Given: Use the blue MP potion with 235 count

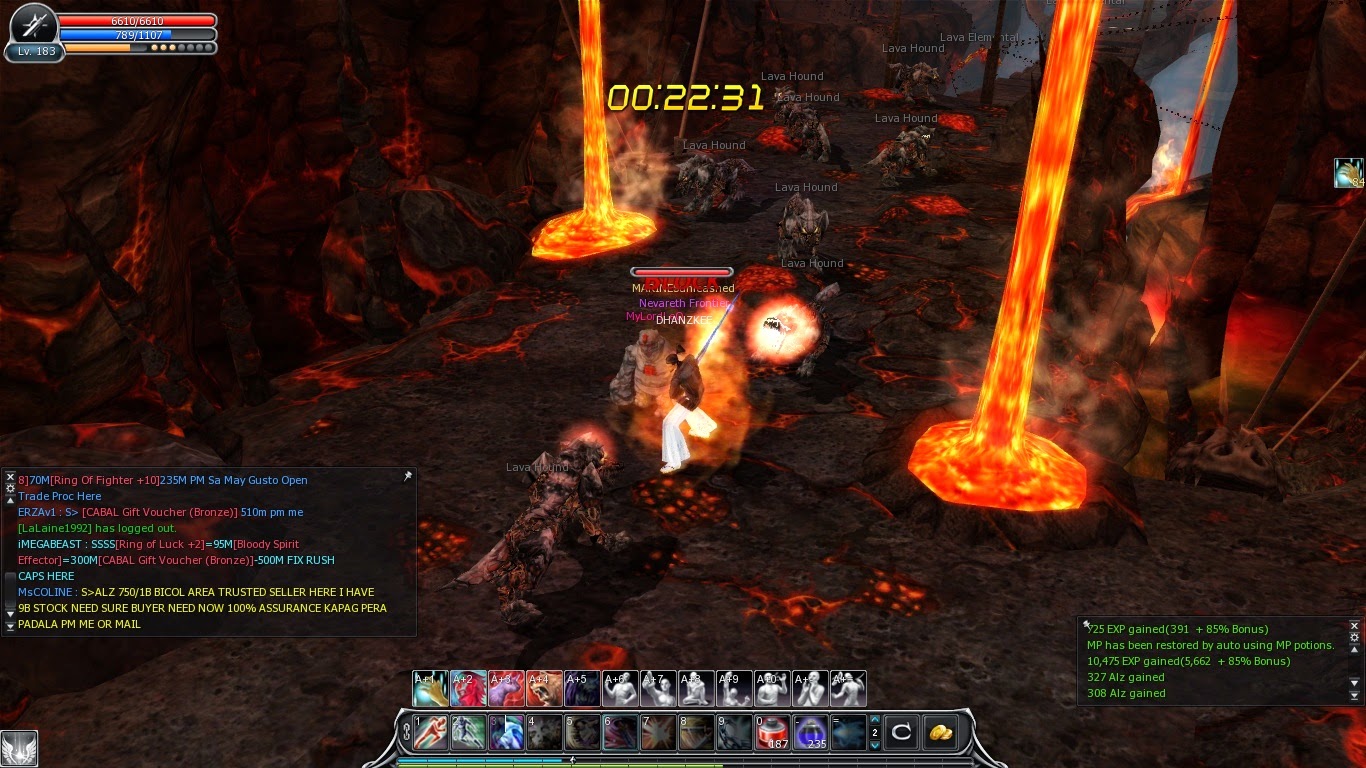Looking at the screenshot, I should click(x=810, y=732).
